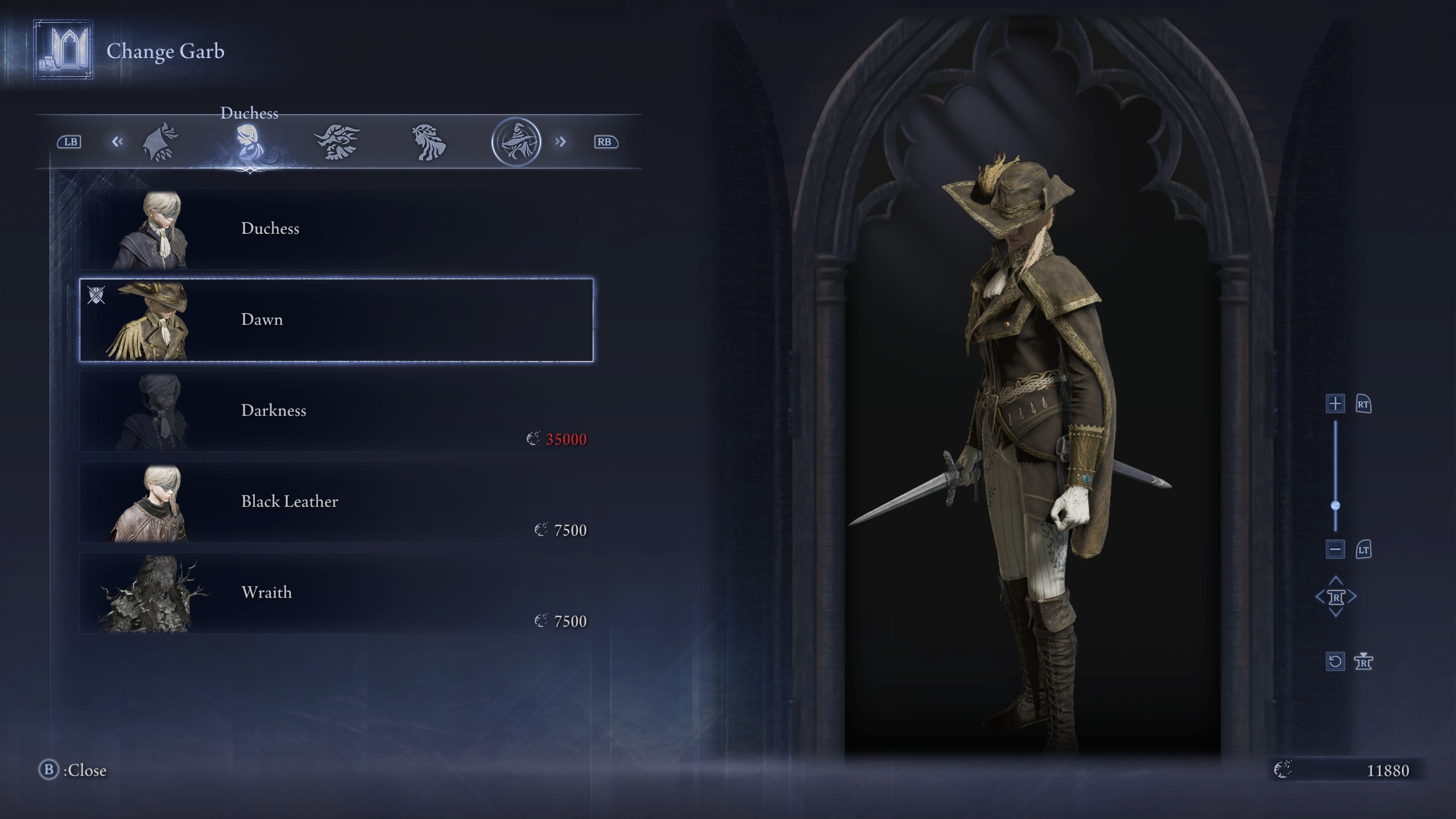Click the left double-chevron character arrow
Image resolution: width=1456 pixels, height=819 pixels.
click(118, 142)
